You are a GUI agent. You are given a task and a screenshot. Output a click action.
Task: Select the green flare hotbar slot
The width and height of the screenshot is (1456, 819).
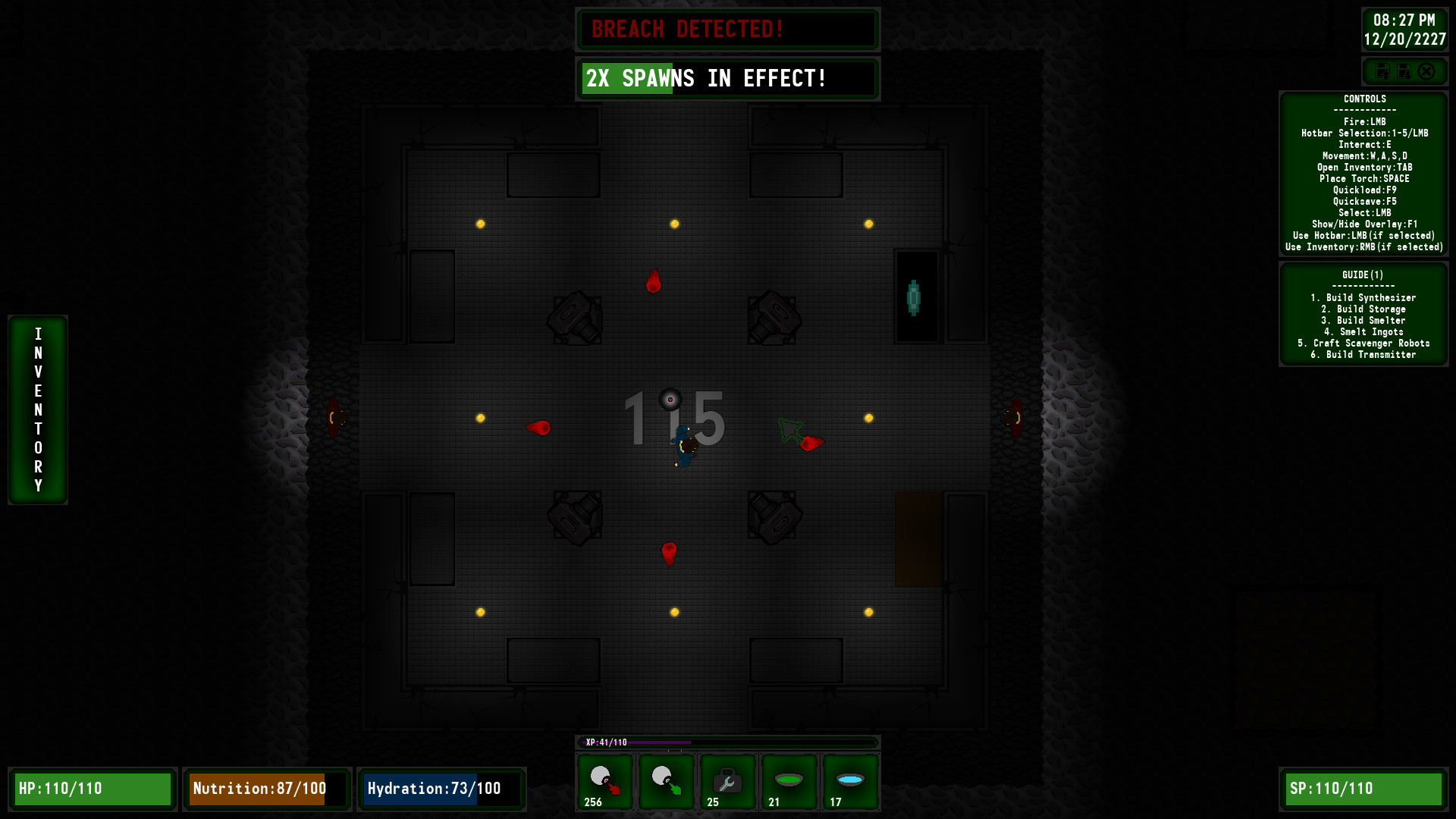666,782
